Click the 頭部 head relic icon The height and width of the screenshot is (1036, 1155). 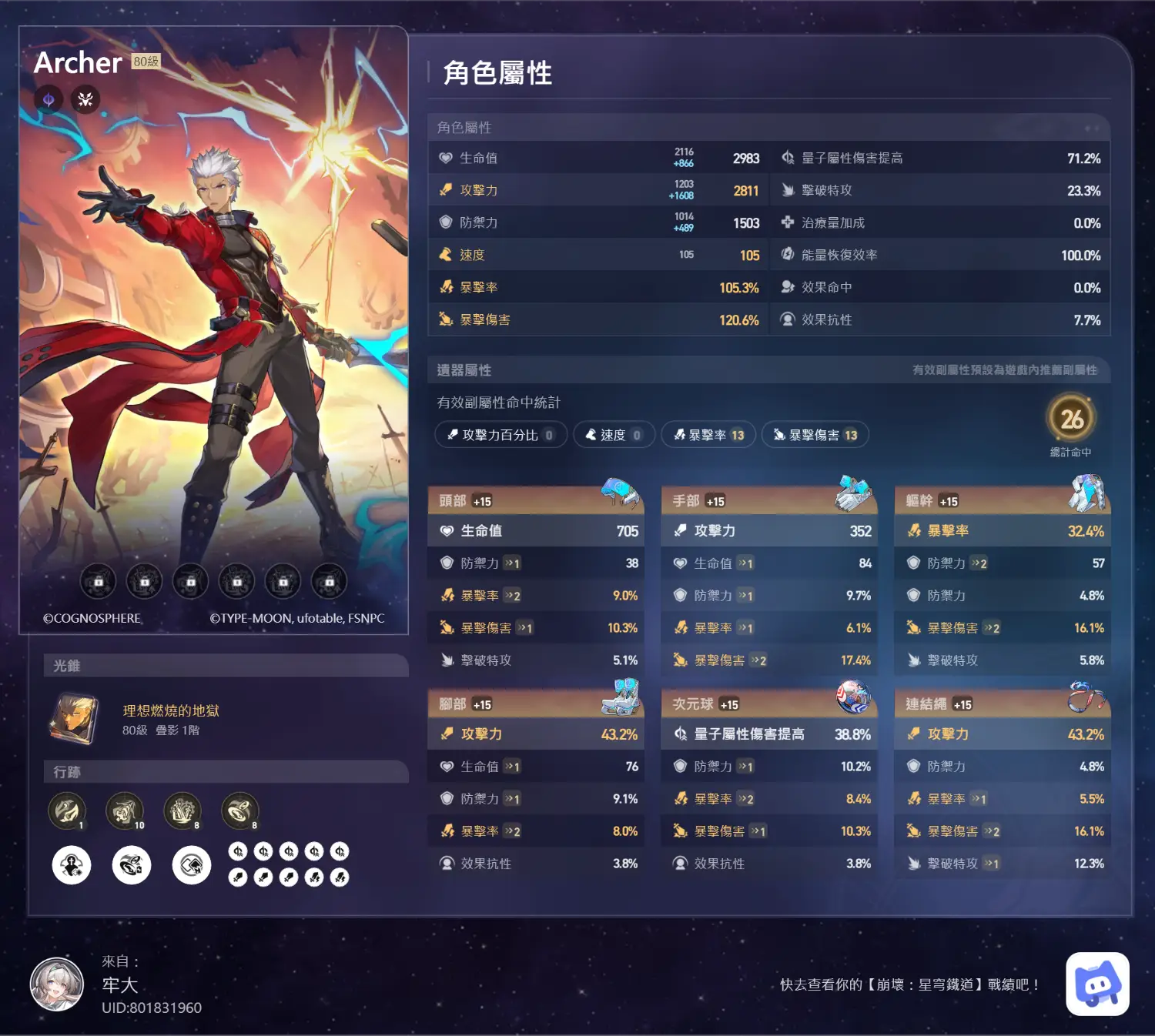click(x=621, y=493)
